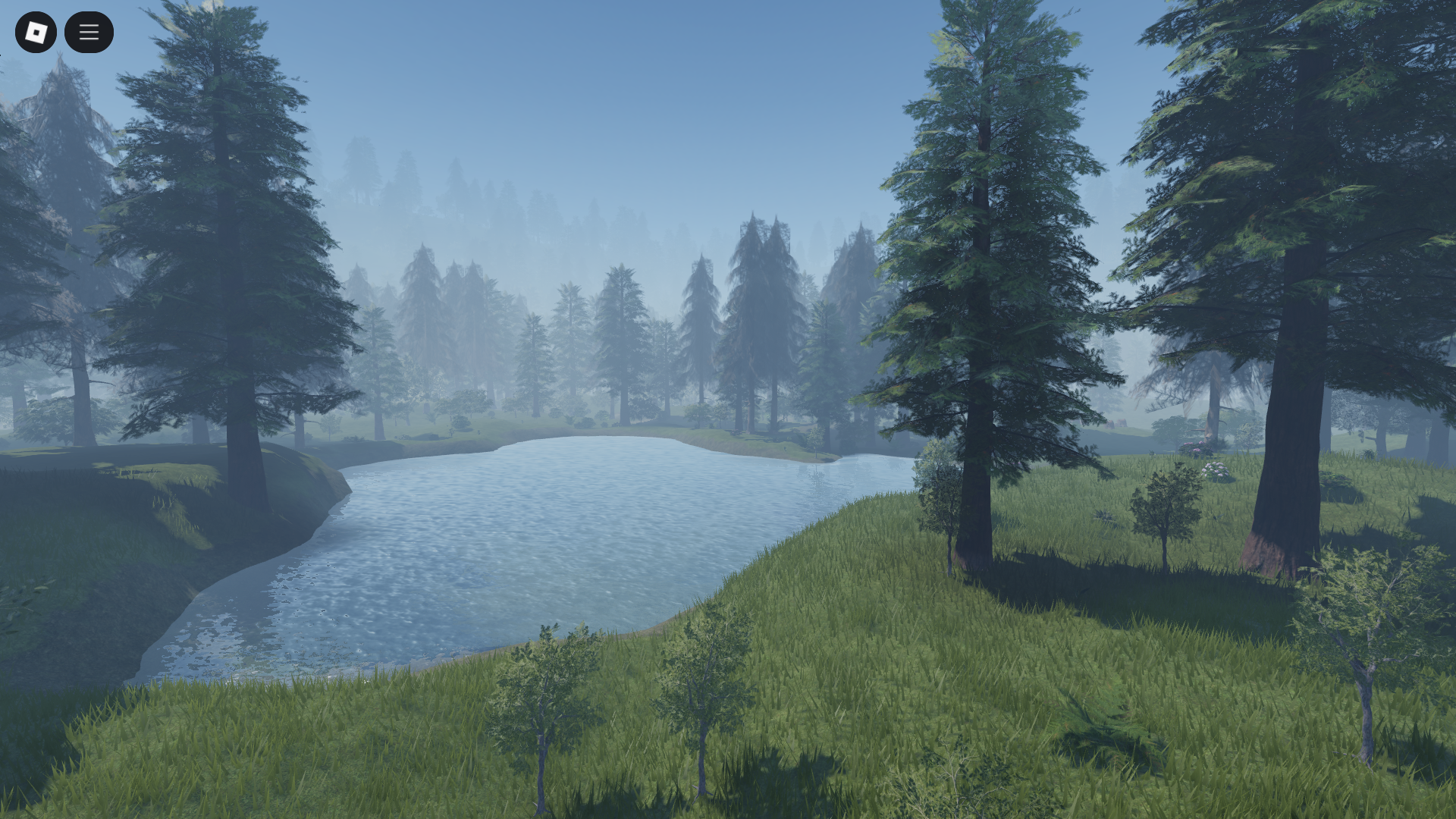The width and height of the screenshot is (1456, 819).
Task: Select the Roblox square logo button
Action: (36, 32)
